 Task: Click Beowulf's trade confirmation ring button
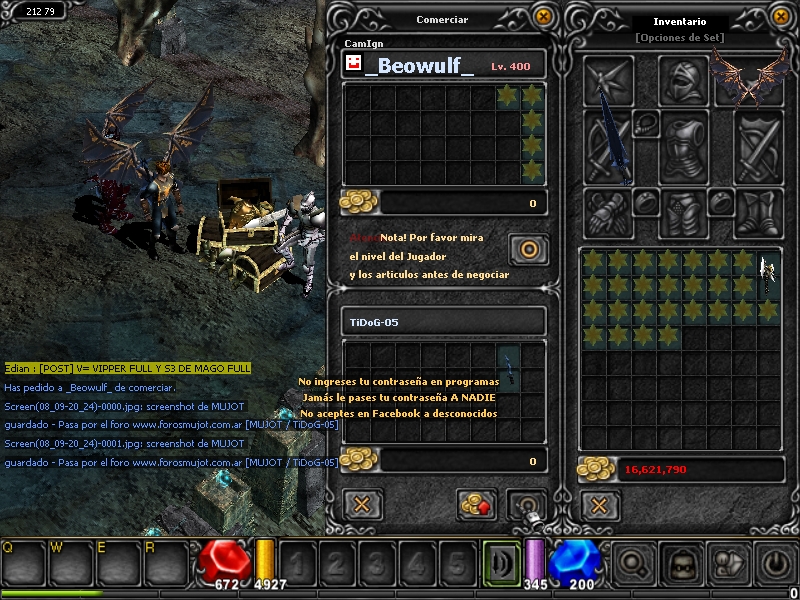527,248
